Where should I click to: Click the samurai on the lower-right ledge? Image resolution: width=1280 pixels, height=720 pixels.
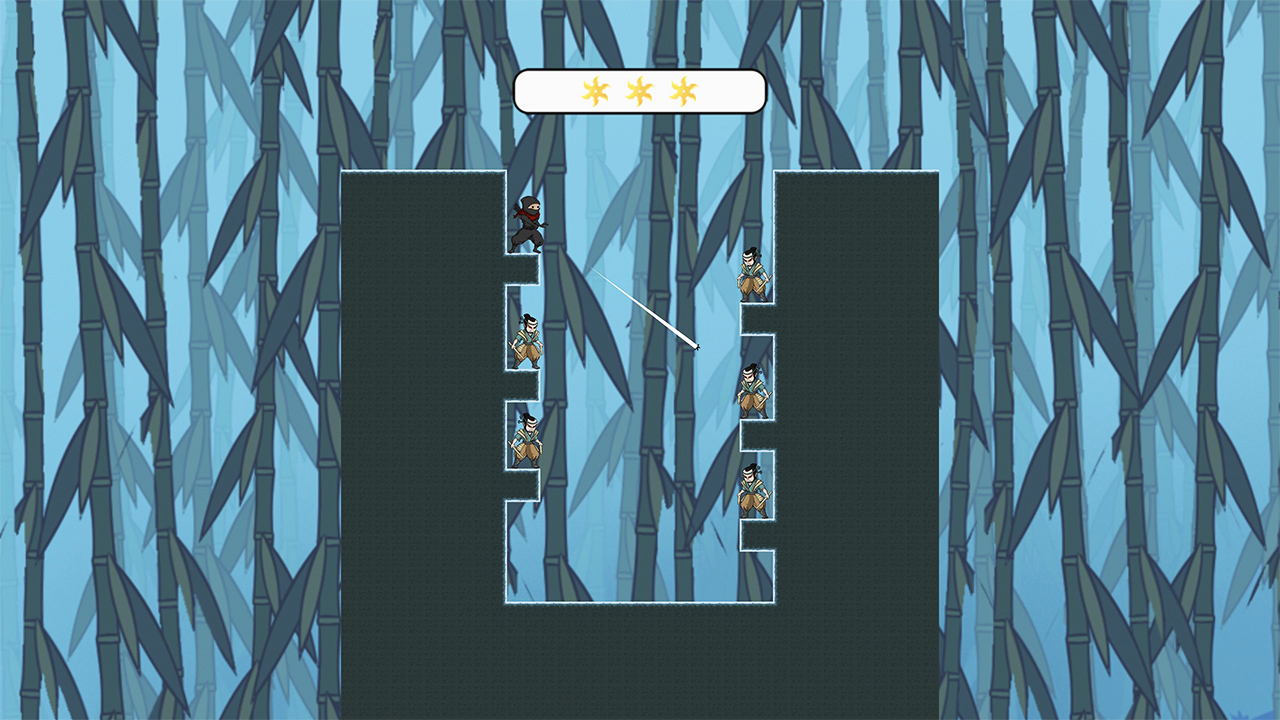click(x=752, y=492)
